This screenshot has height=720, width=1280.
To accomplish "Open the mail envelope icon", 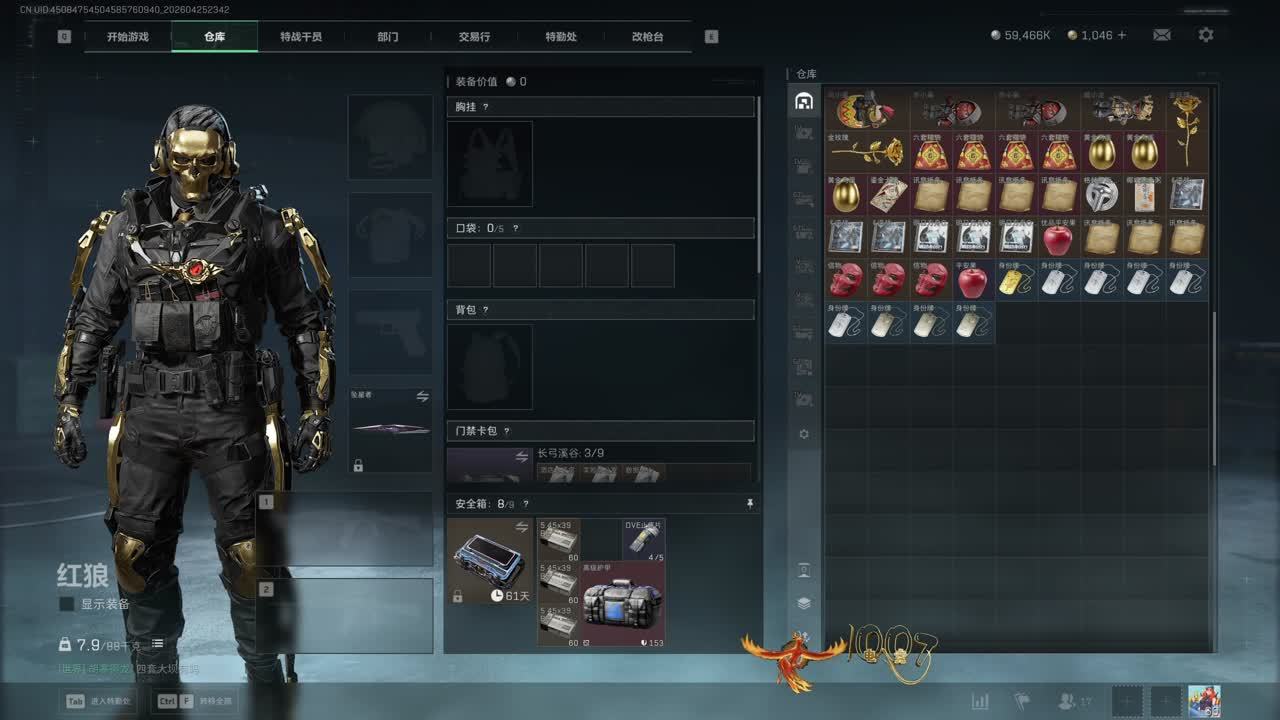I will tap(1161, 35).
